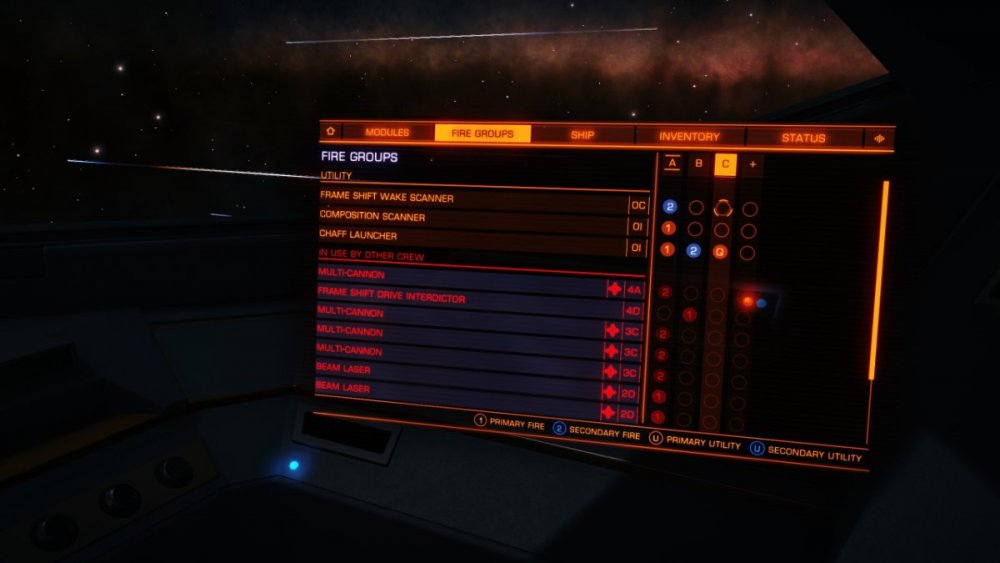Click the audio waveform icon beside Status

880,139
